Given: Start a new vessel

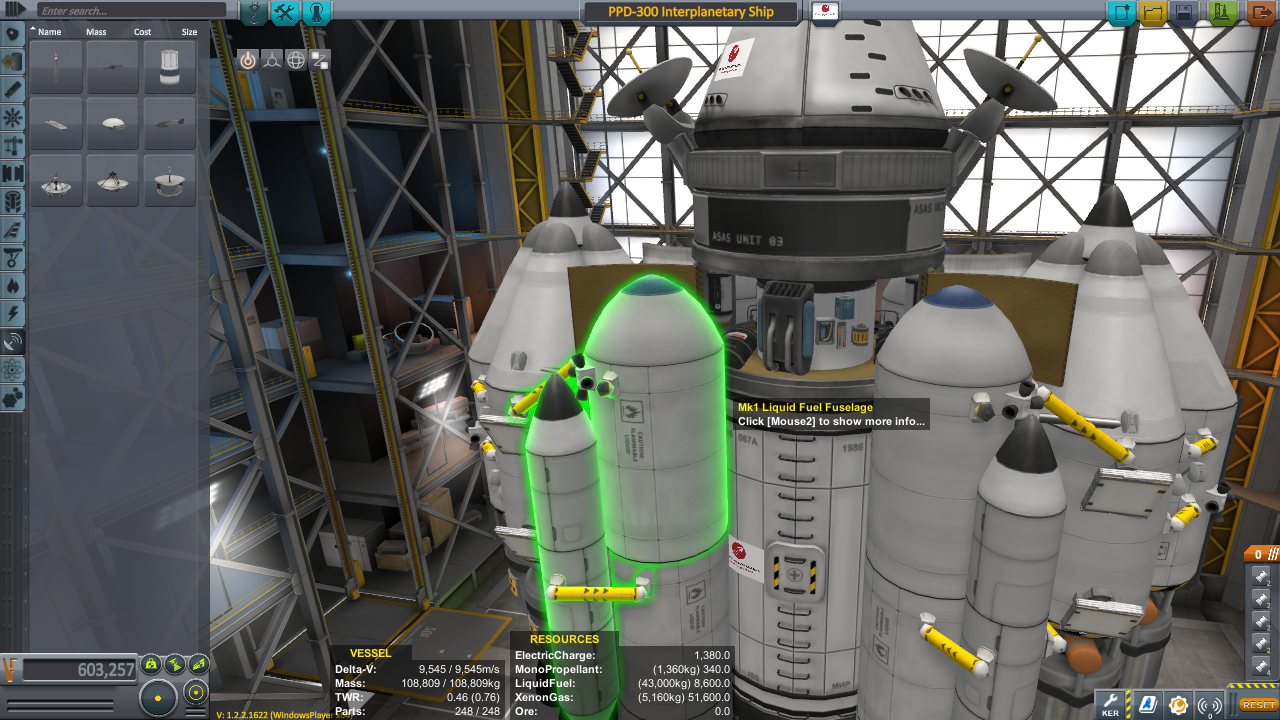Looking at the screenshot, I should click(x=1121, y=13).
